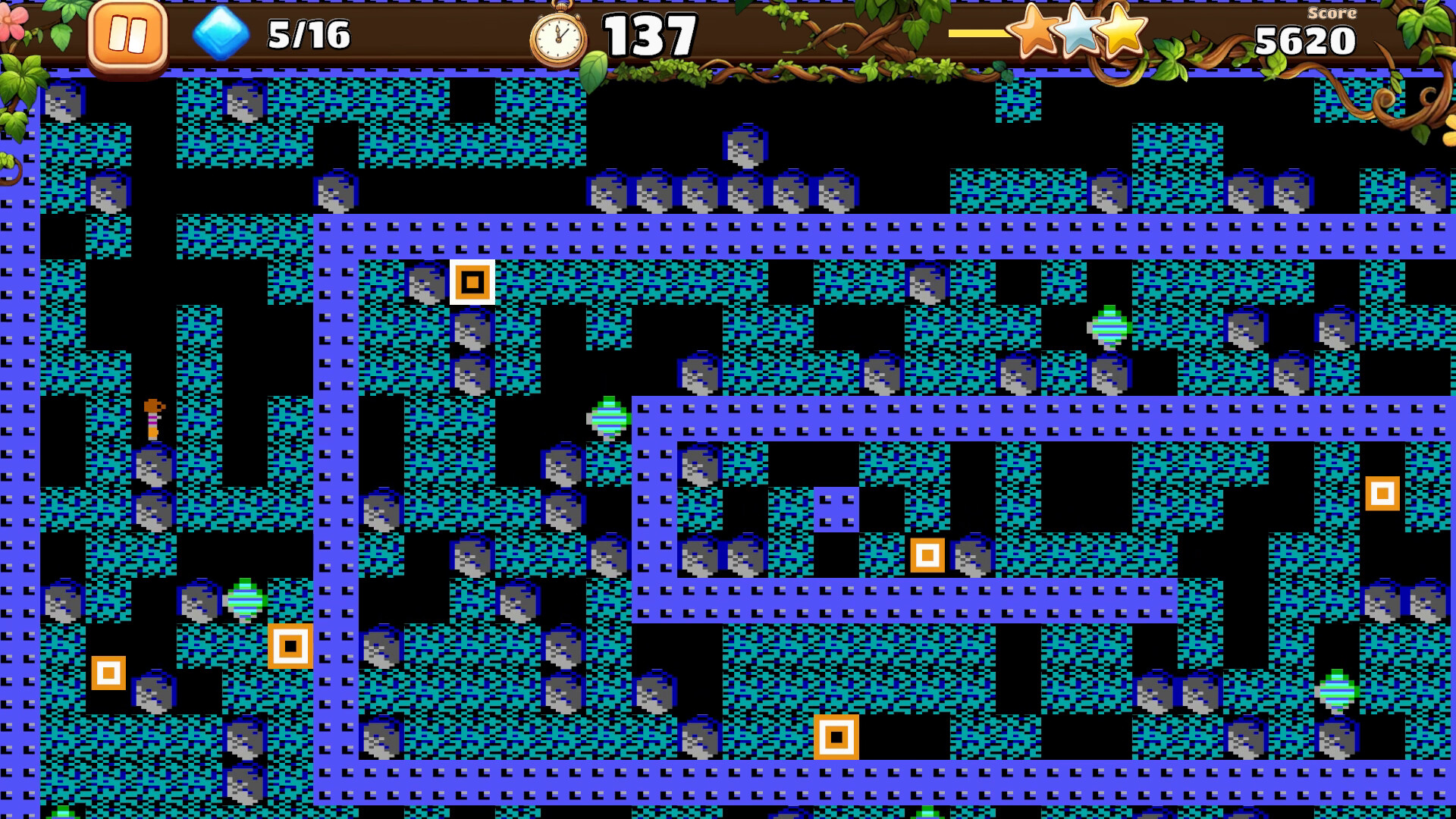Click the middle blue star
Viewport: 1456px width, 819px height.
(1077, 34)
